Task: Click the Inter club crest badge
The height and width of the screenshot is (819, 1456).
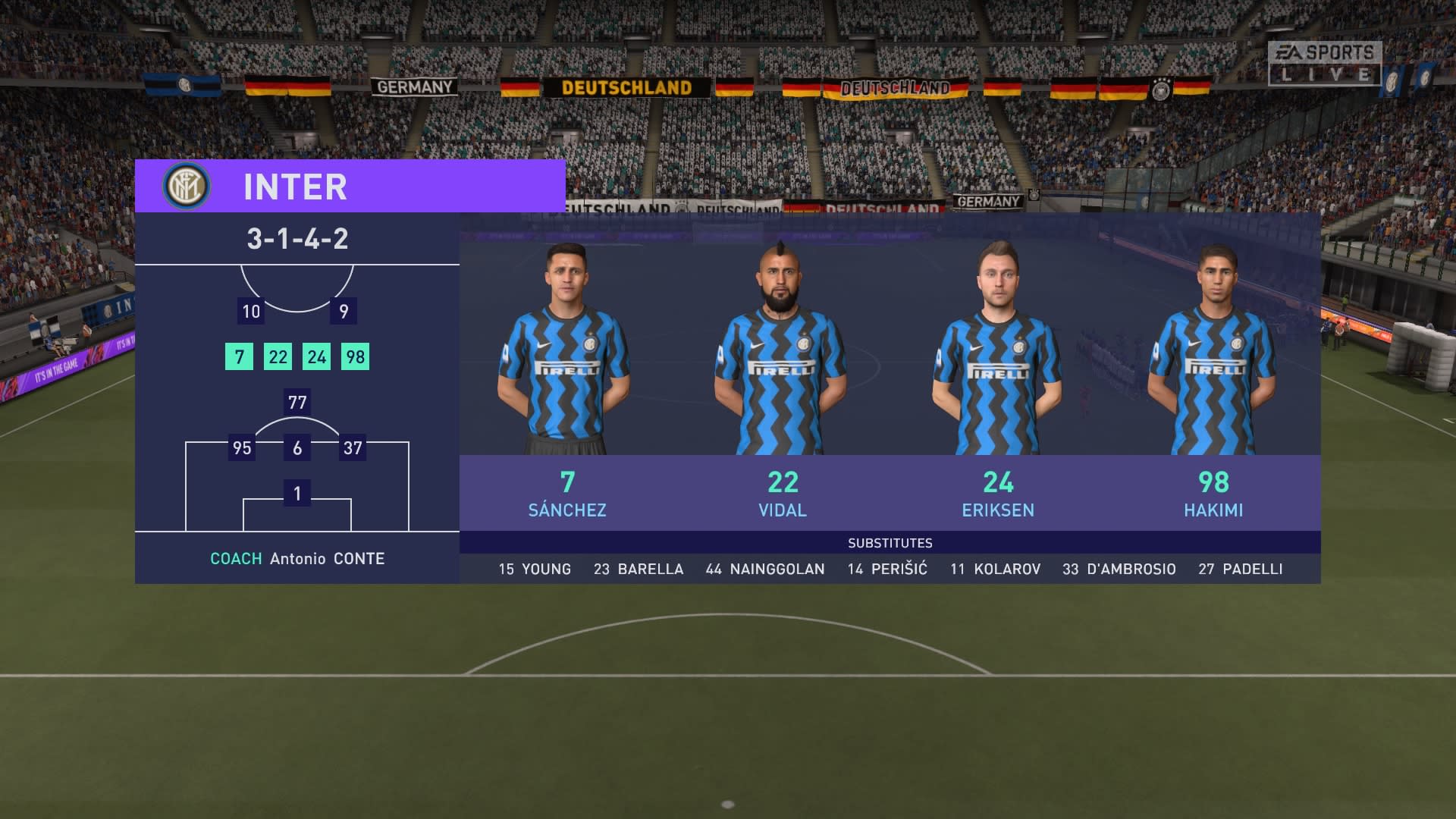Action: [x=186, y=186]
